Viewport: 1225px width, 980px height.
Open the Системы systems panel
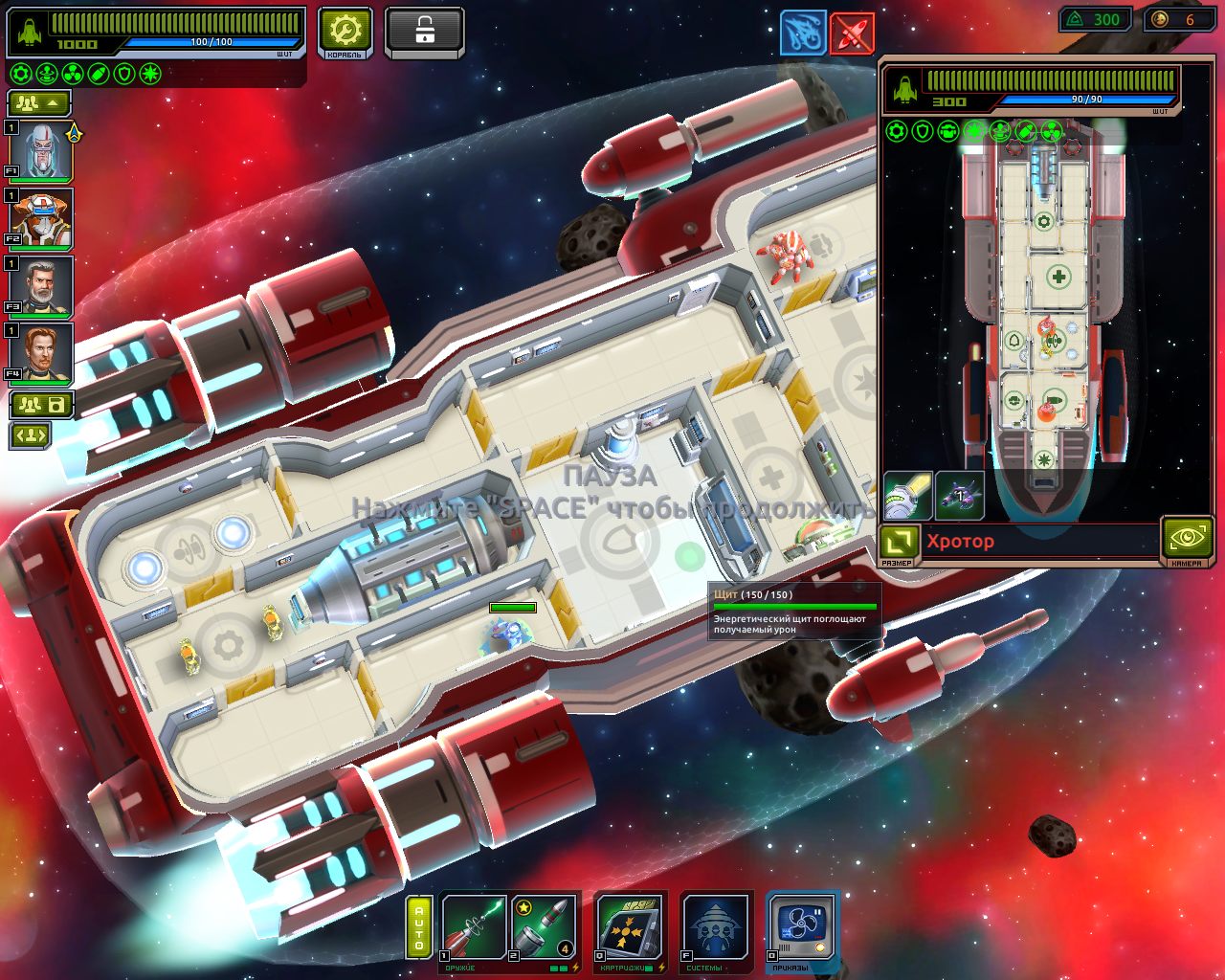click(716, 926)
